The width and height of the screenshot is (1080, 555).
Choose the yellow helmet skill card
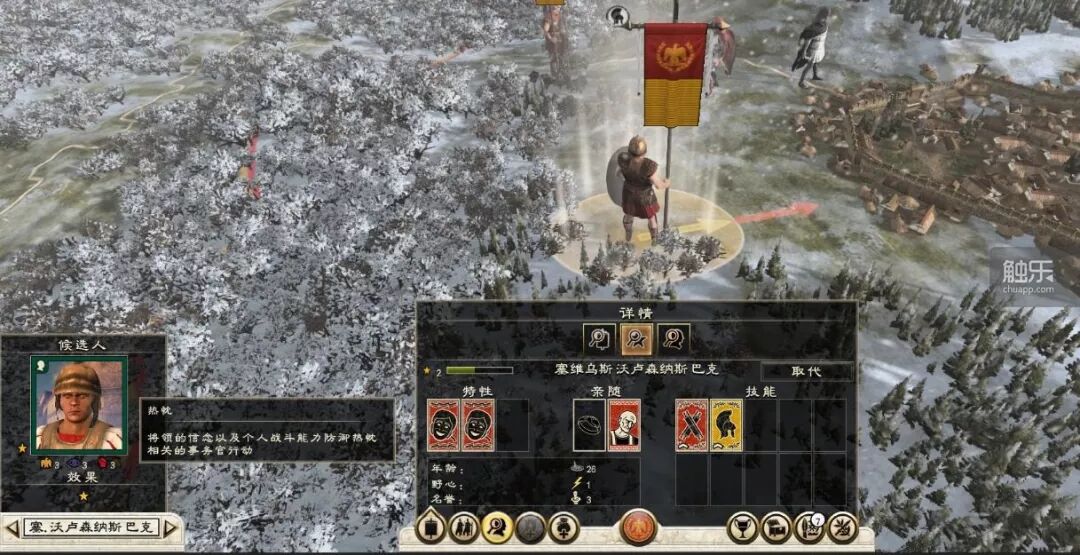[726, 425]
